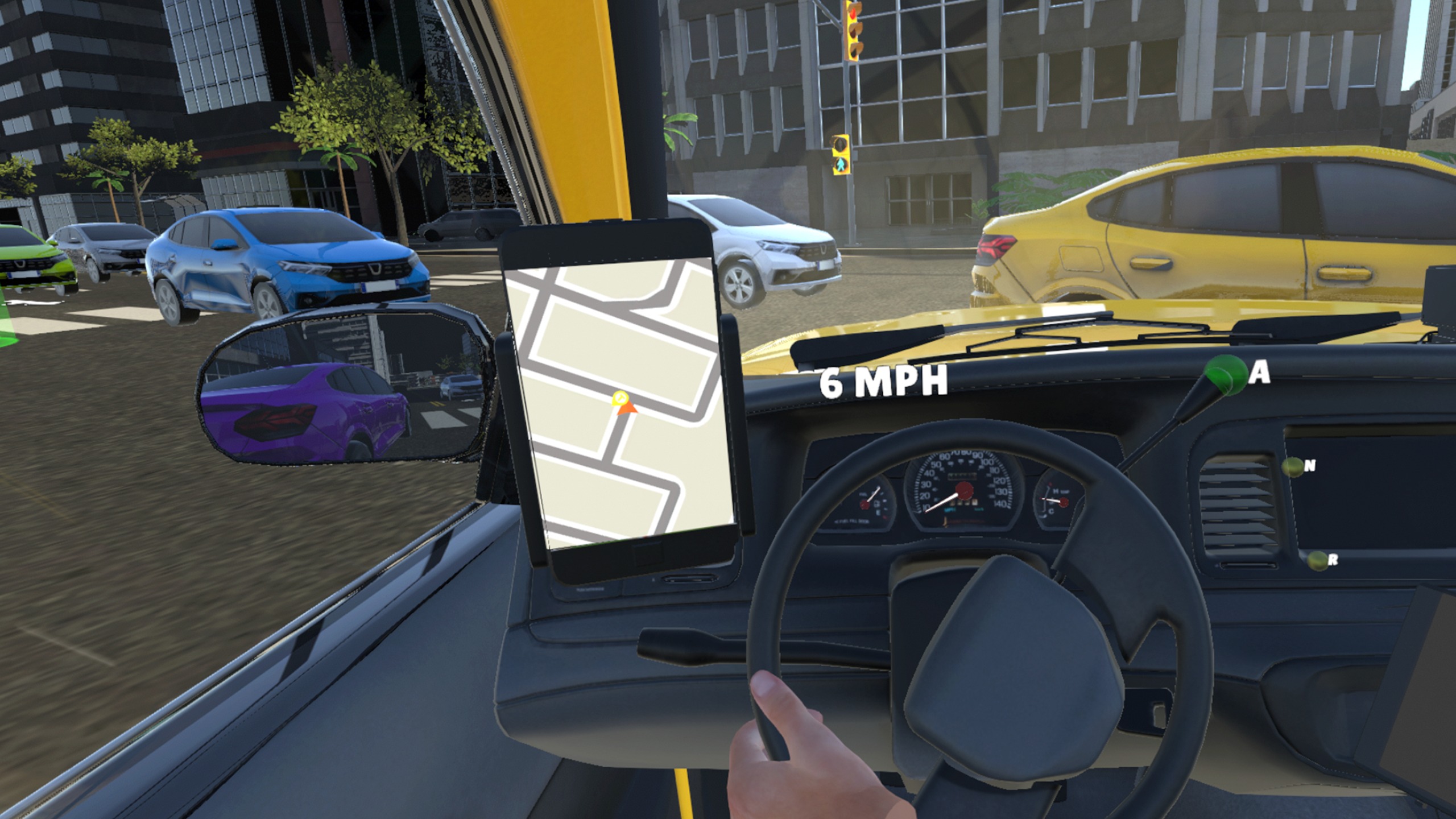Switch to the R reverse gear marker
This screenshot has height=819, width=1456.
pyautogui.click(x=1317, y=561)
